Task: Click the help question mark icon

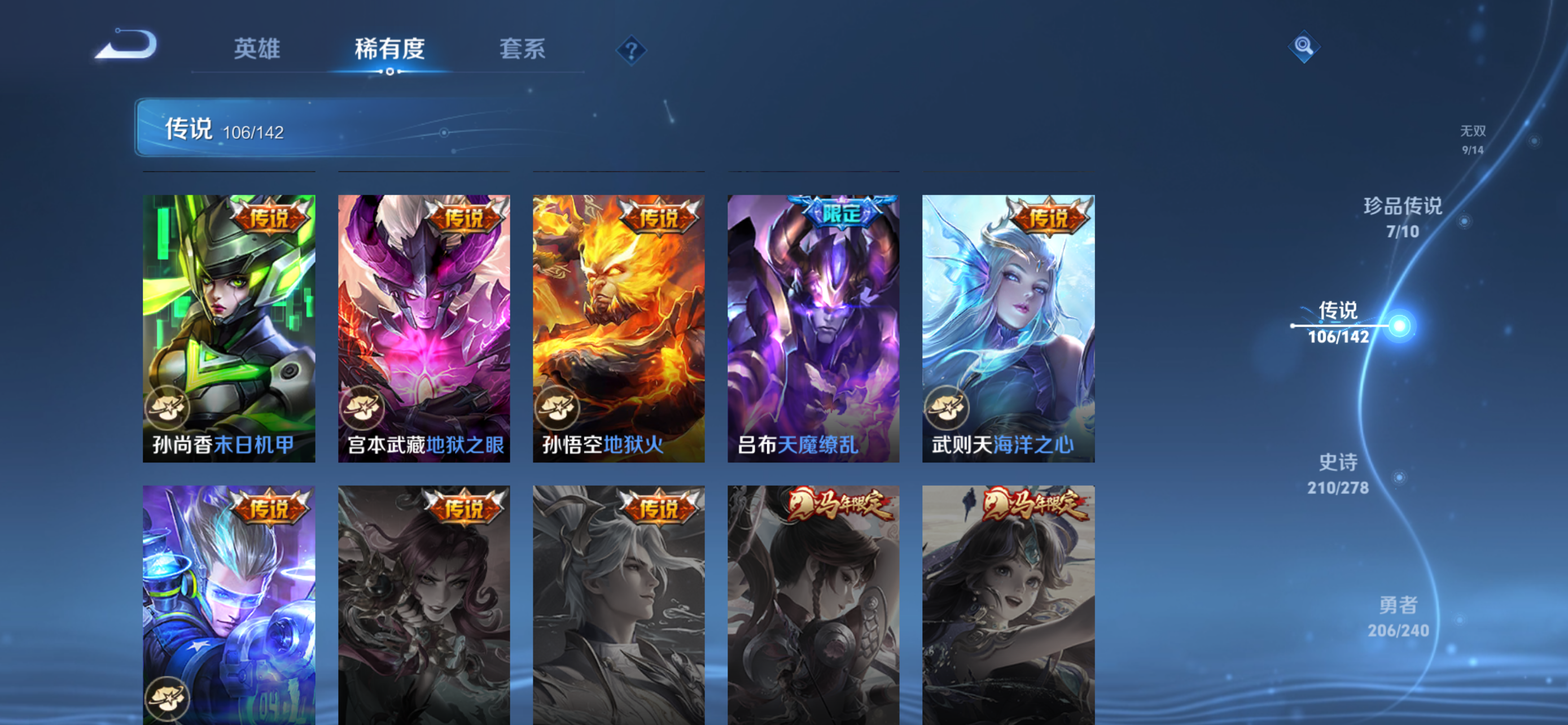Action: click(630, 50)
